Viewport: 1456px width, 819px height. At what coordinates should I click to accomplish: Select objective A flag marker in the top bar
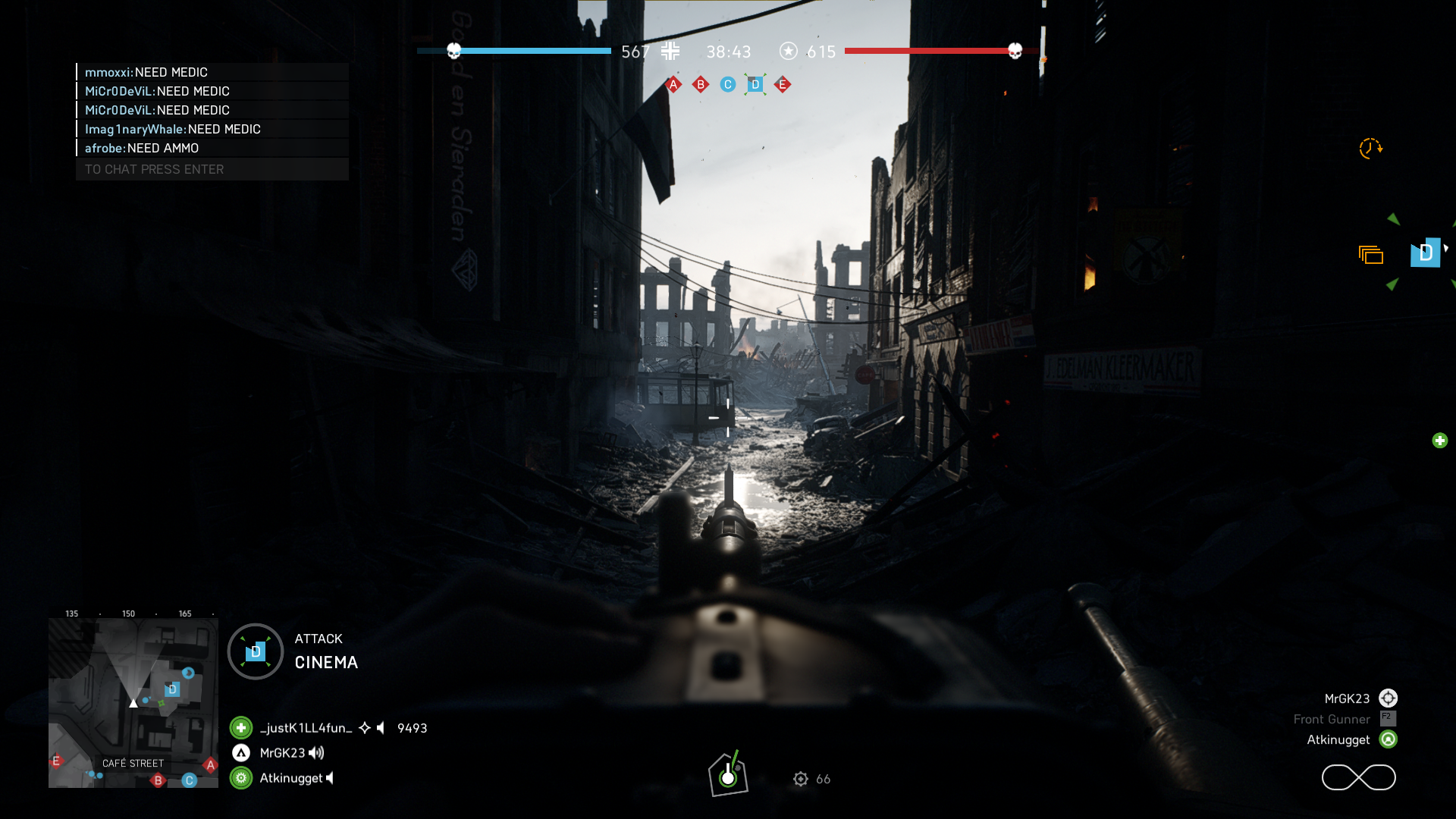tap(673, 85)
